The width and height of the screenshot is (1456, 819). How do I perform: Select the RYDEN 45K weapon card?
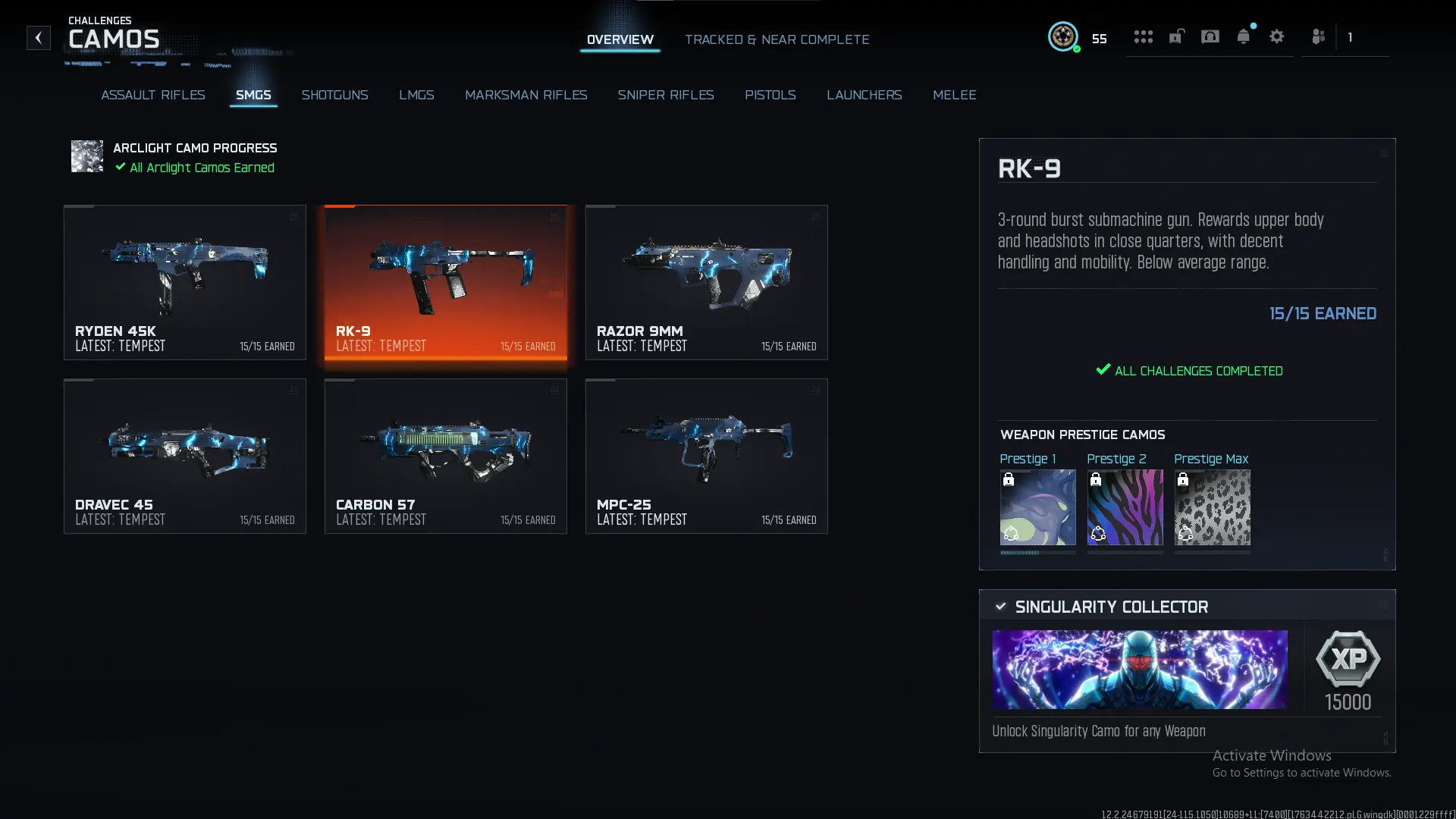[x=184, y=282]
